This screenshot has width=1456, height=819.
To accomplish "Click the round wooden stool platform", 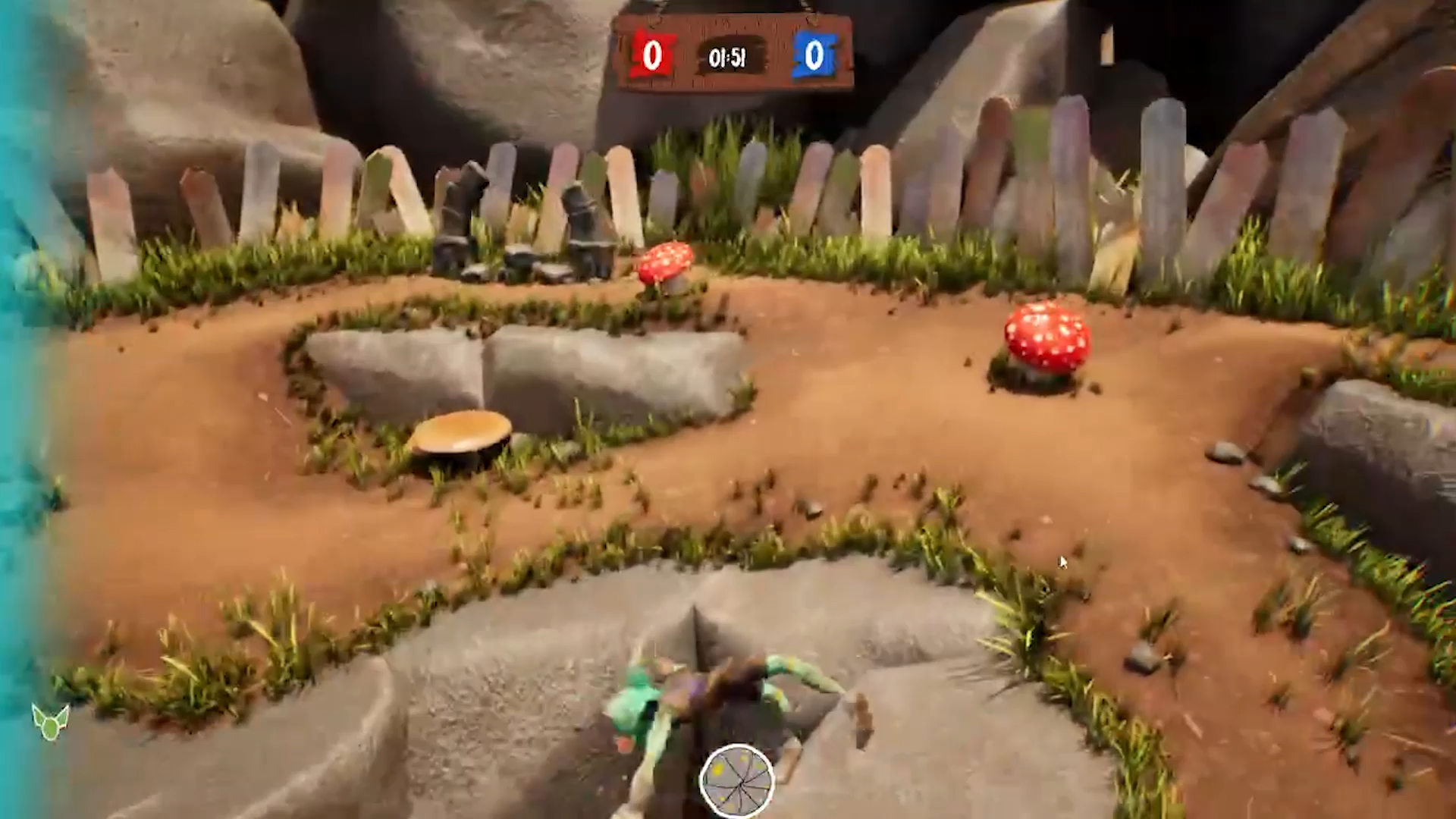I will [x=461, y=428].
